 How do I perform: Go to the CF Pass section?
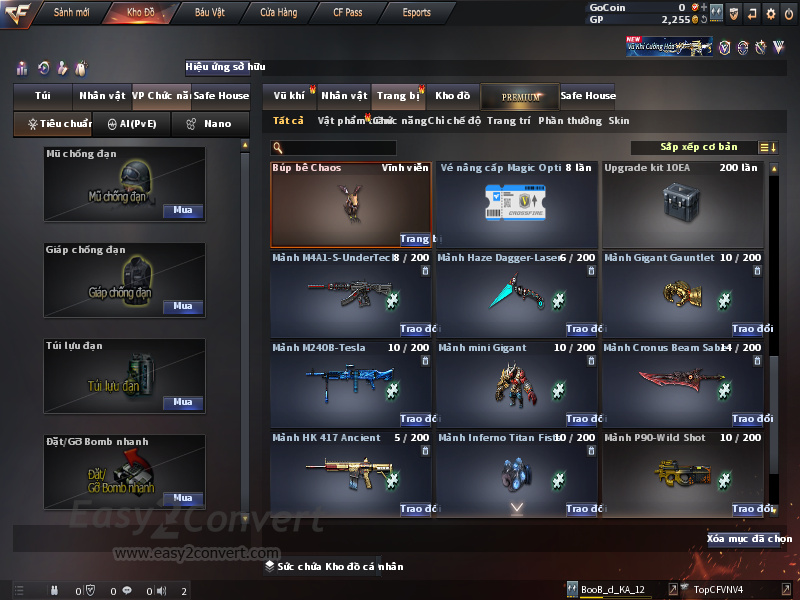[350, 13]
